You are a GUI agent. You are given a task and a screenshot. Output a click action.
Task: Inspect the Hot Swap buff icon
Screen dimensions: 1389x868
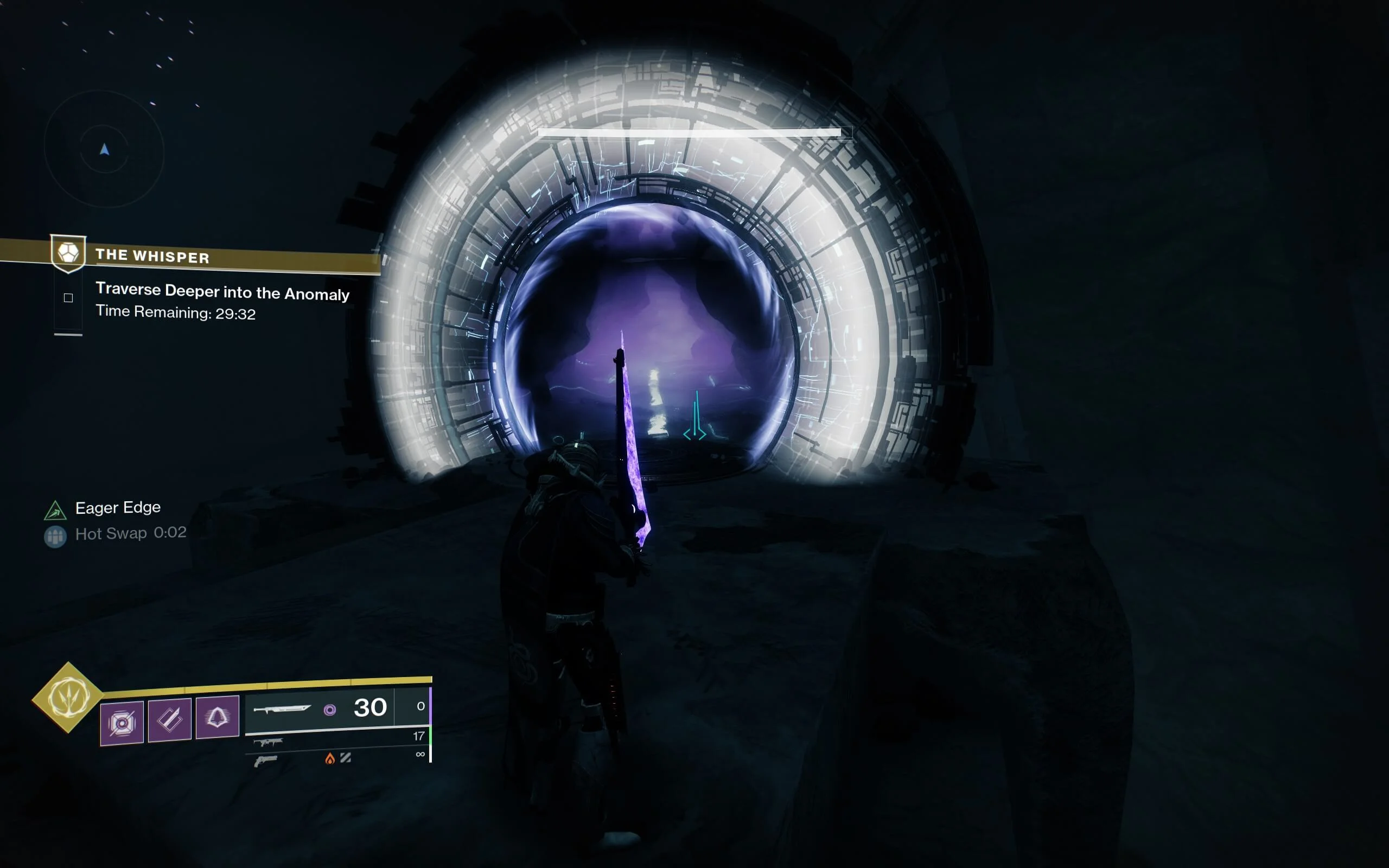pos(55,536)
